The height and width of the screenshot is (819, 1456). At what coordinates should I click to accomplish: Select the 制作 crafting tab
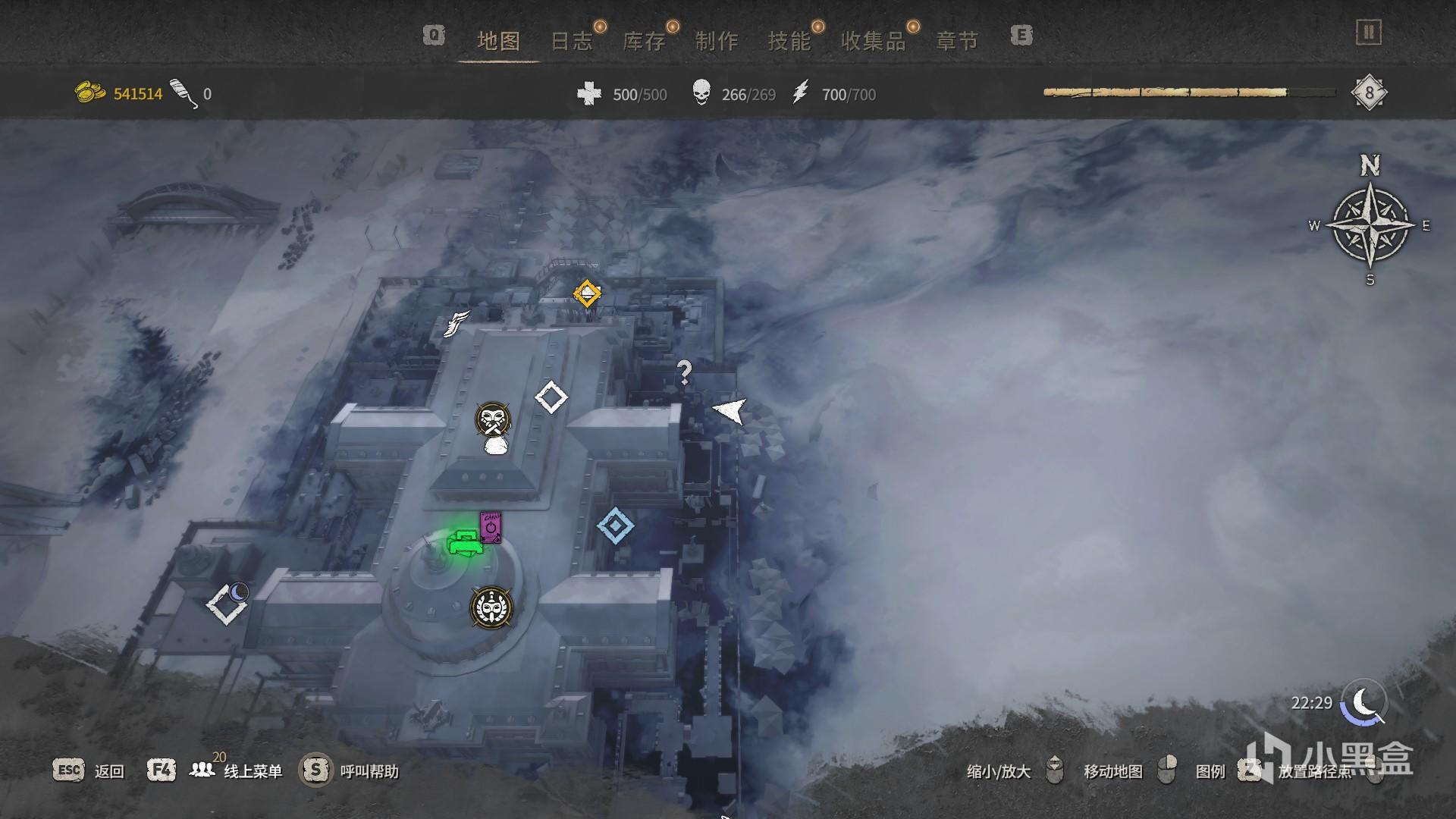click(717, 41)
